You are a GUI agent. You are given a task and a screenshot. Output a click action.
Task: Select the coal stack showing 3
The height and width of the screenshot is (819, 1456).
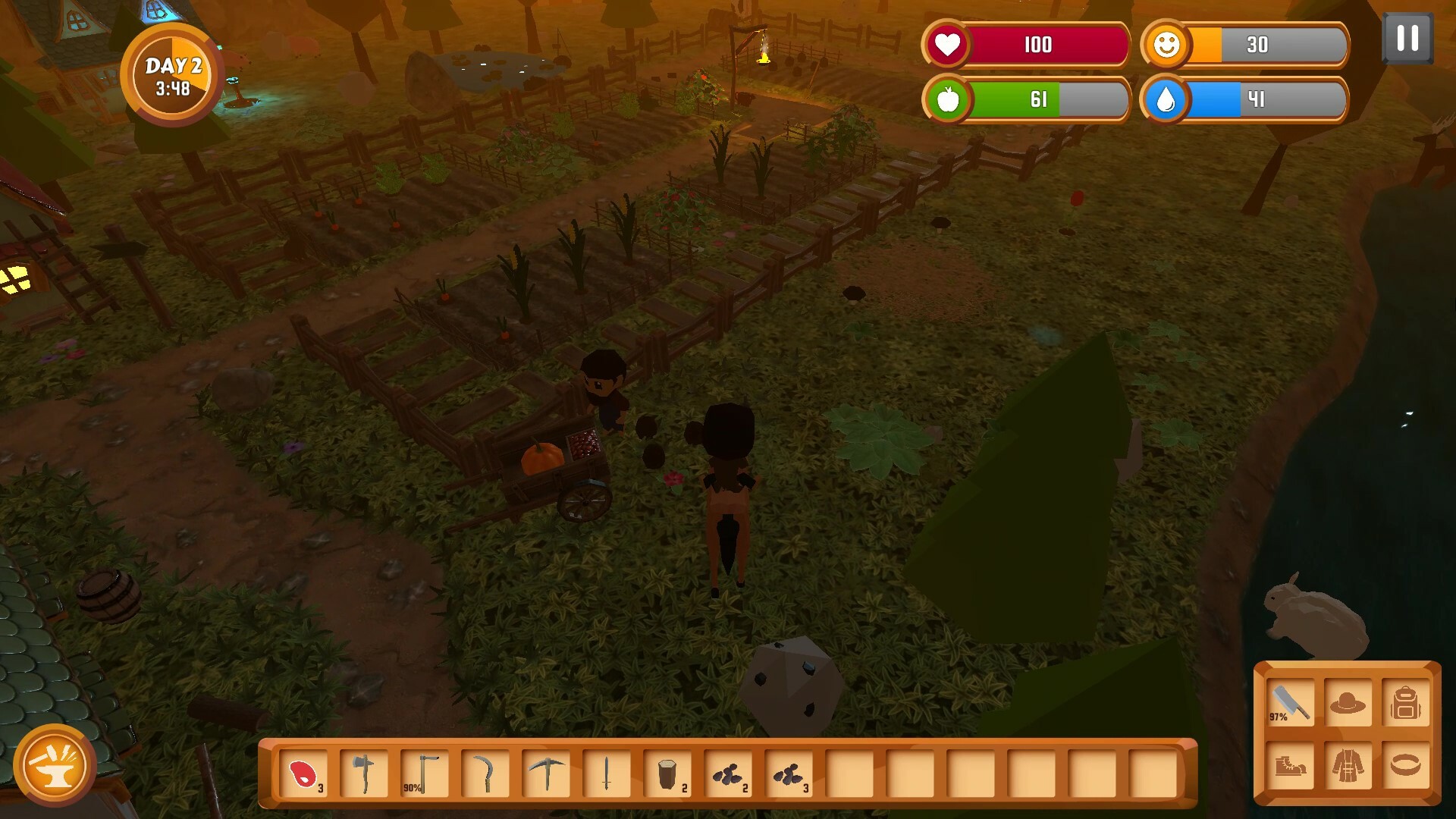click(789, 773)
